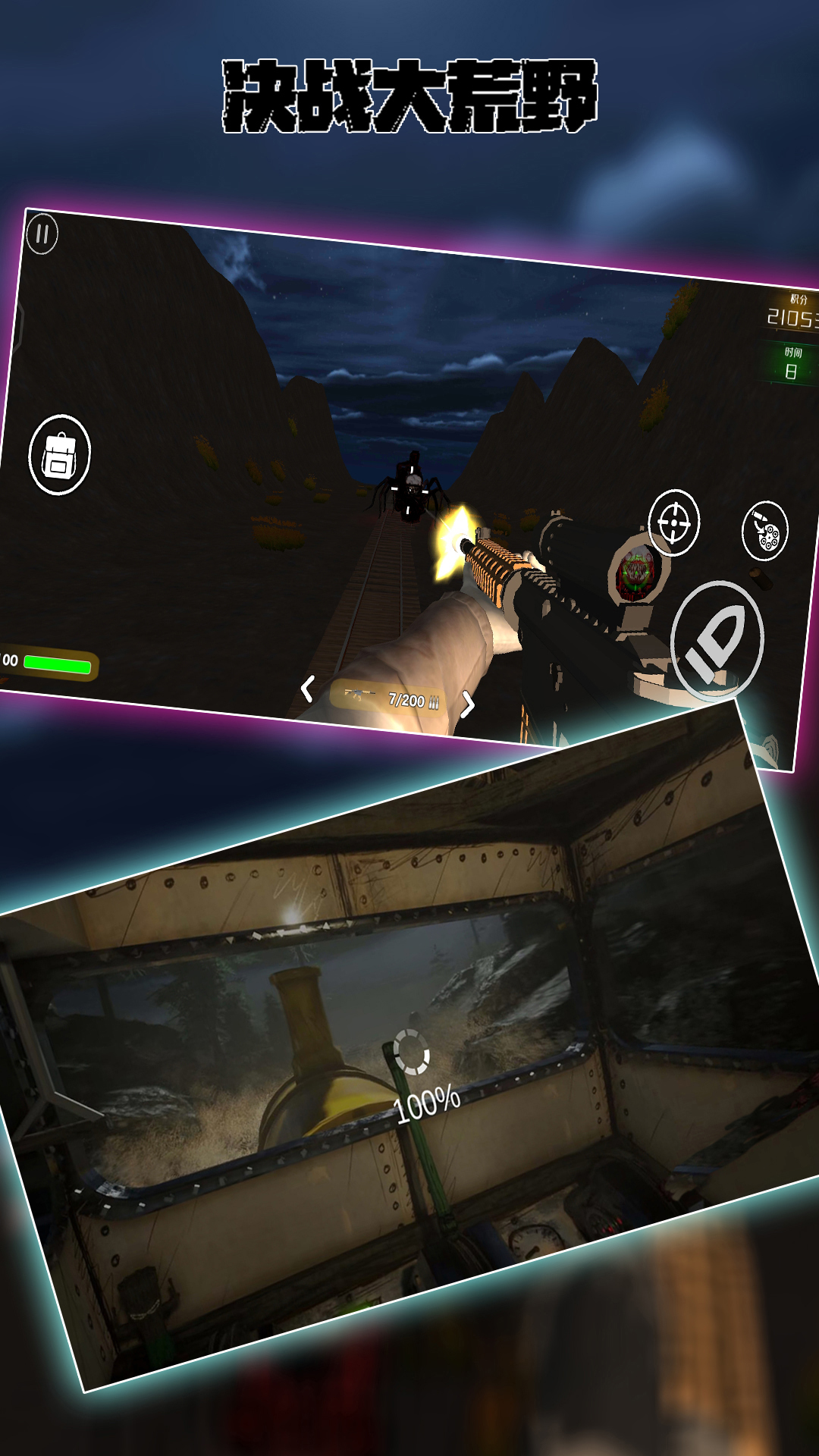Tap the crosshair aim button
Viewport: 819px width, 1456px height.
coord(673,522)
